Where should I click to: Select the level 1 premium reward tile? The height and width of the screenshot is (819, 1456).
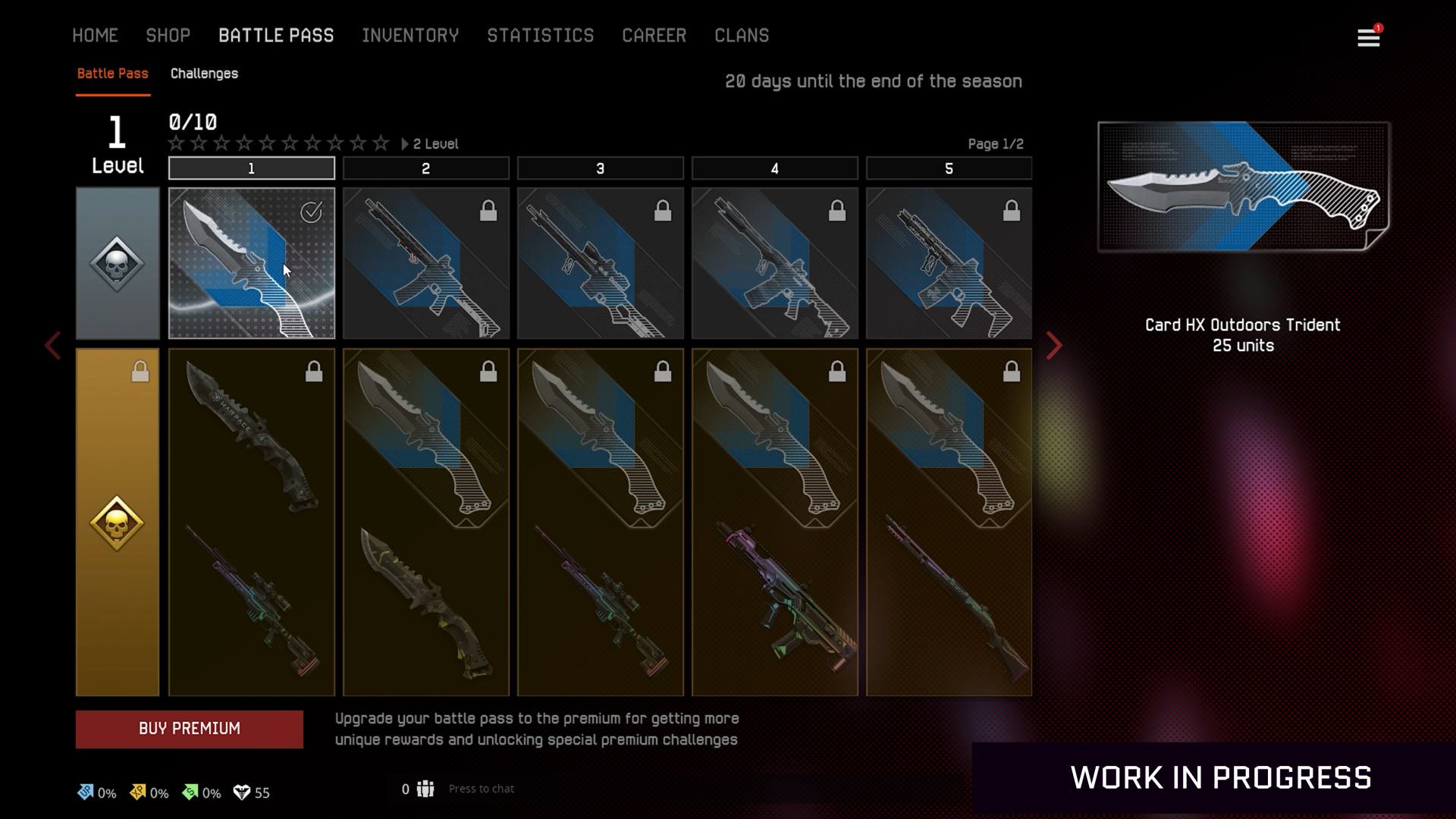coord(251,522)
